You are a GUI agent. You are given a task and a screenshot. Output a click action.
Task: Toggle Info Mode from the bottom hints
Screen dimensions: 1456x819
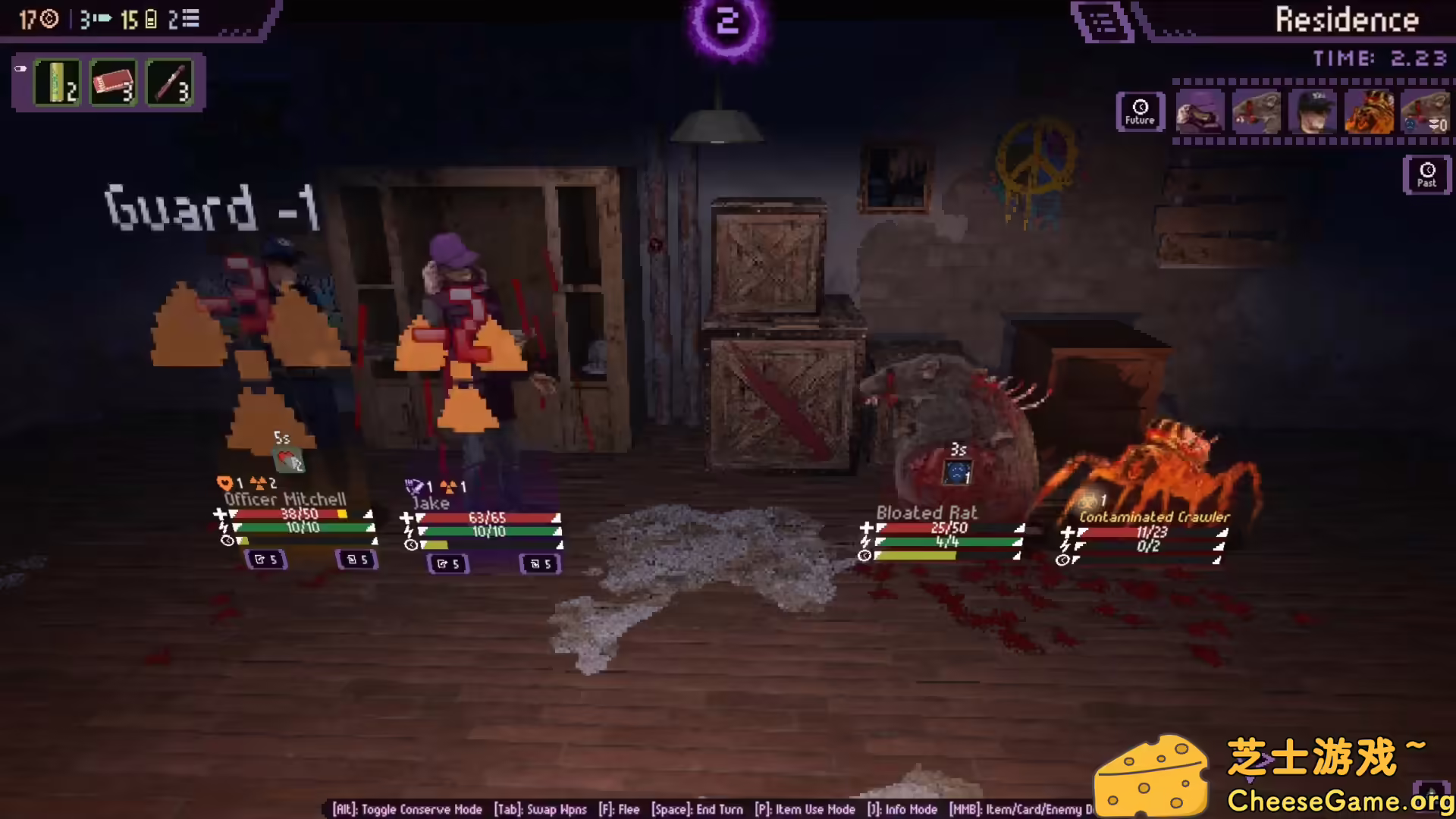click(902, 809)
